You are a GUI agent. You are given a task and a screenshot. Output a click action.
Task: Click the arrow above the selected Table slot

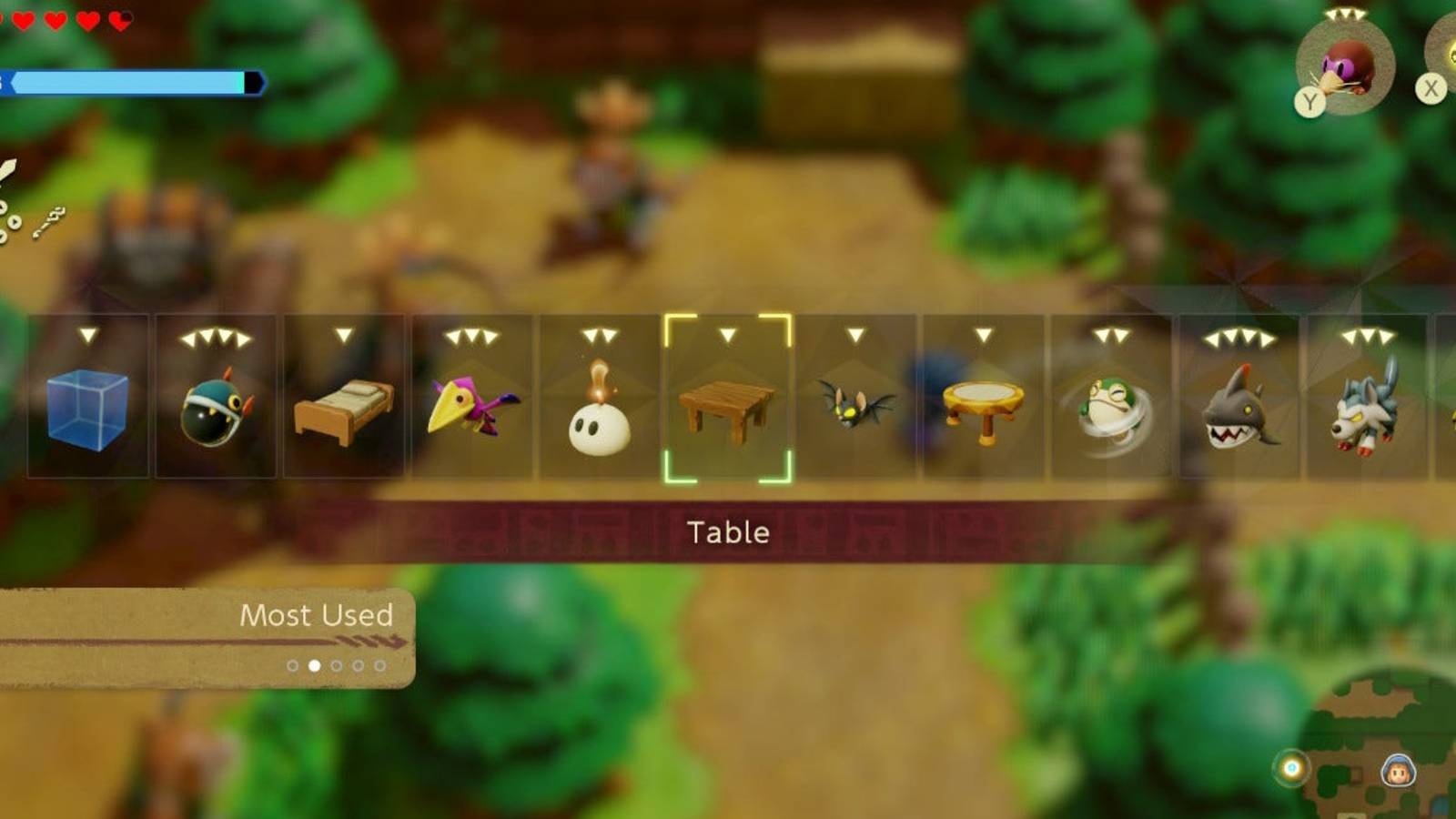tap(727, 335)
